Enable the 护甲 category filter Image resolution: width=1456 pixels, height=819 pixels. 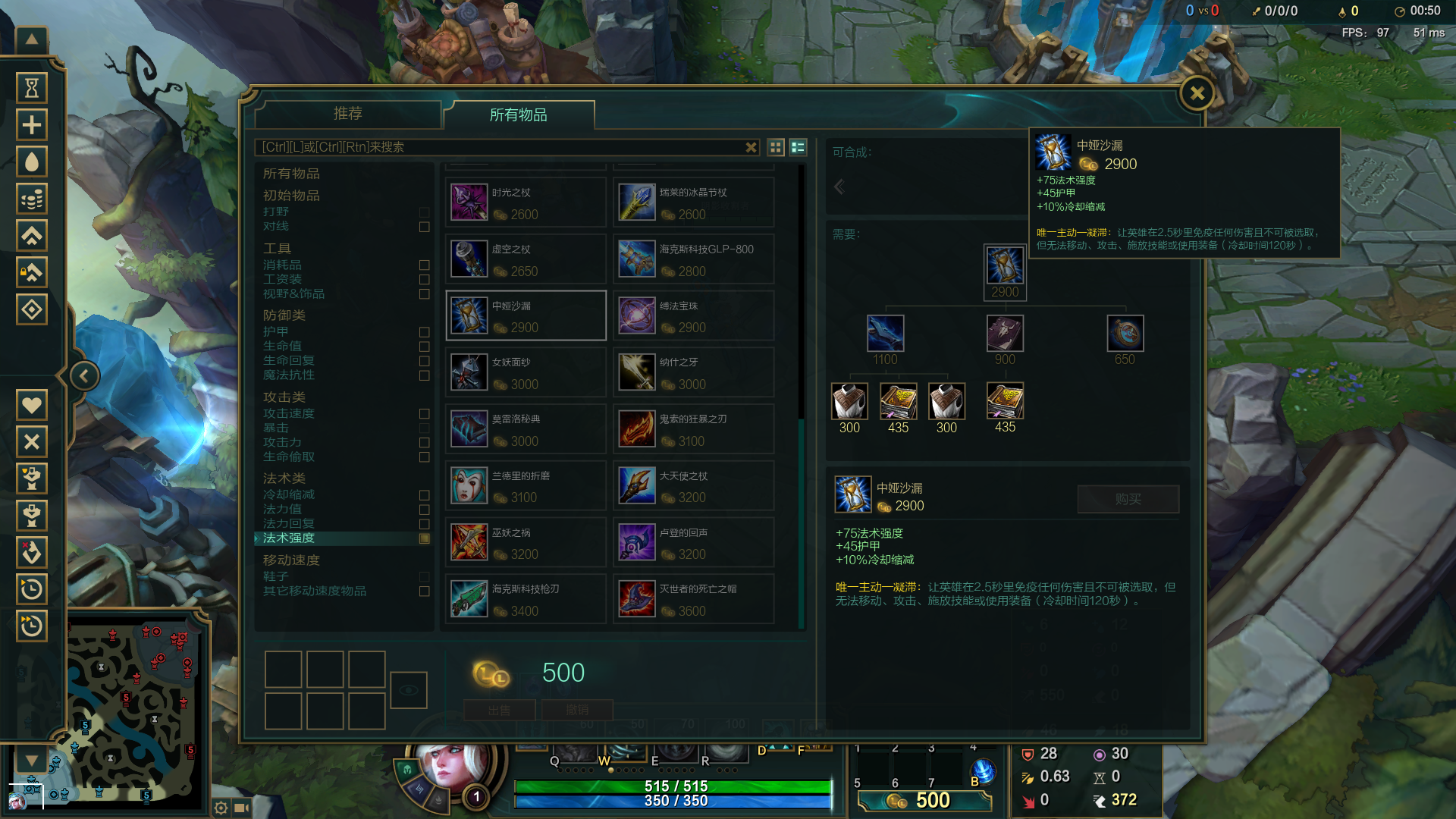(x=424, y=332)
